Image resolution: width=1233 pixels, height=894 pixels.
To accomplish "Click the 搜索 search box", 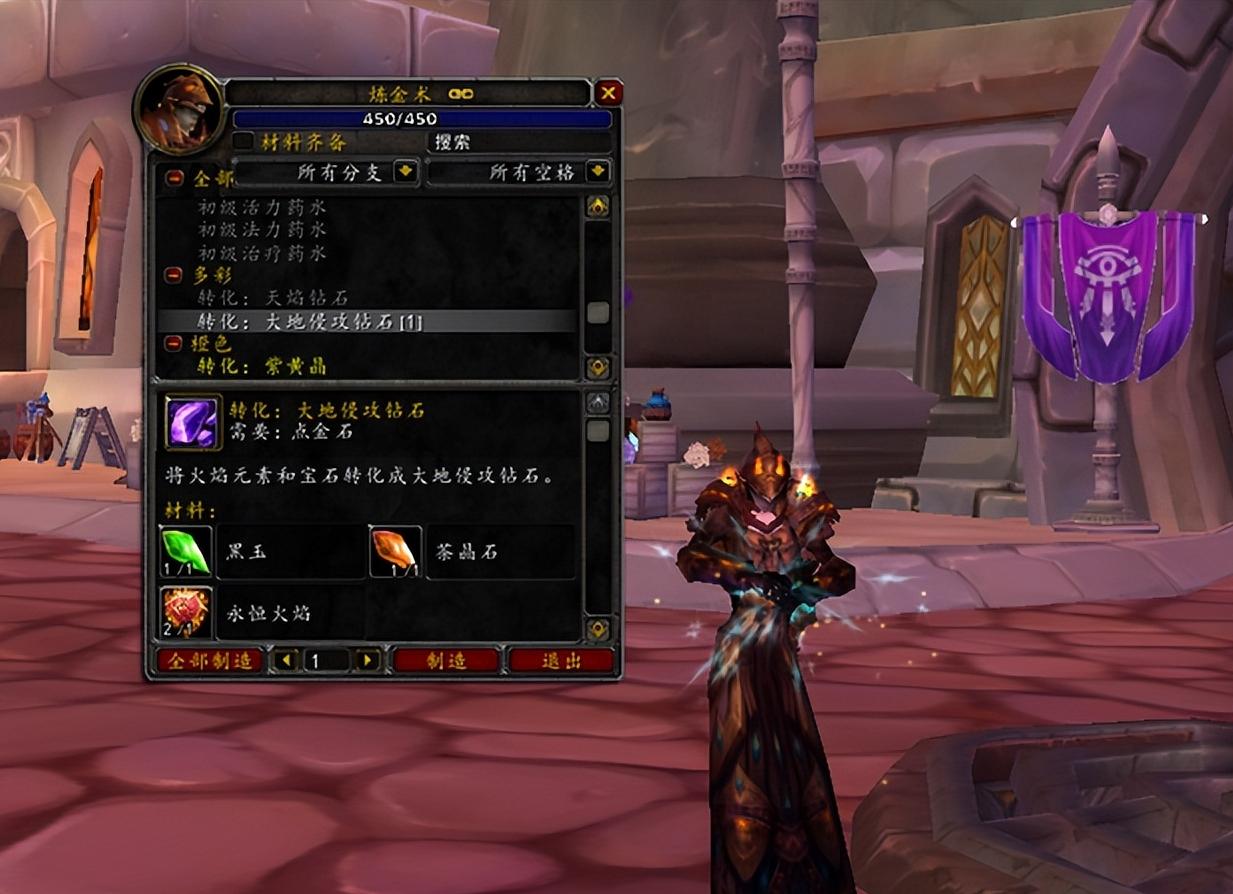I will [518, 142].
